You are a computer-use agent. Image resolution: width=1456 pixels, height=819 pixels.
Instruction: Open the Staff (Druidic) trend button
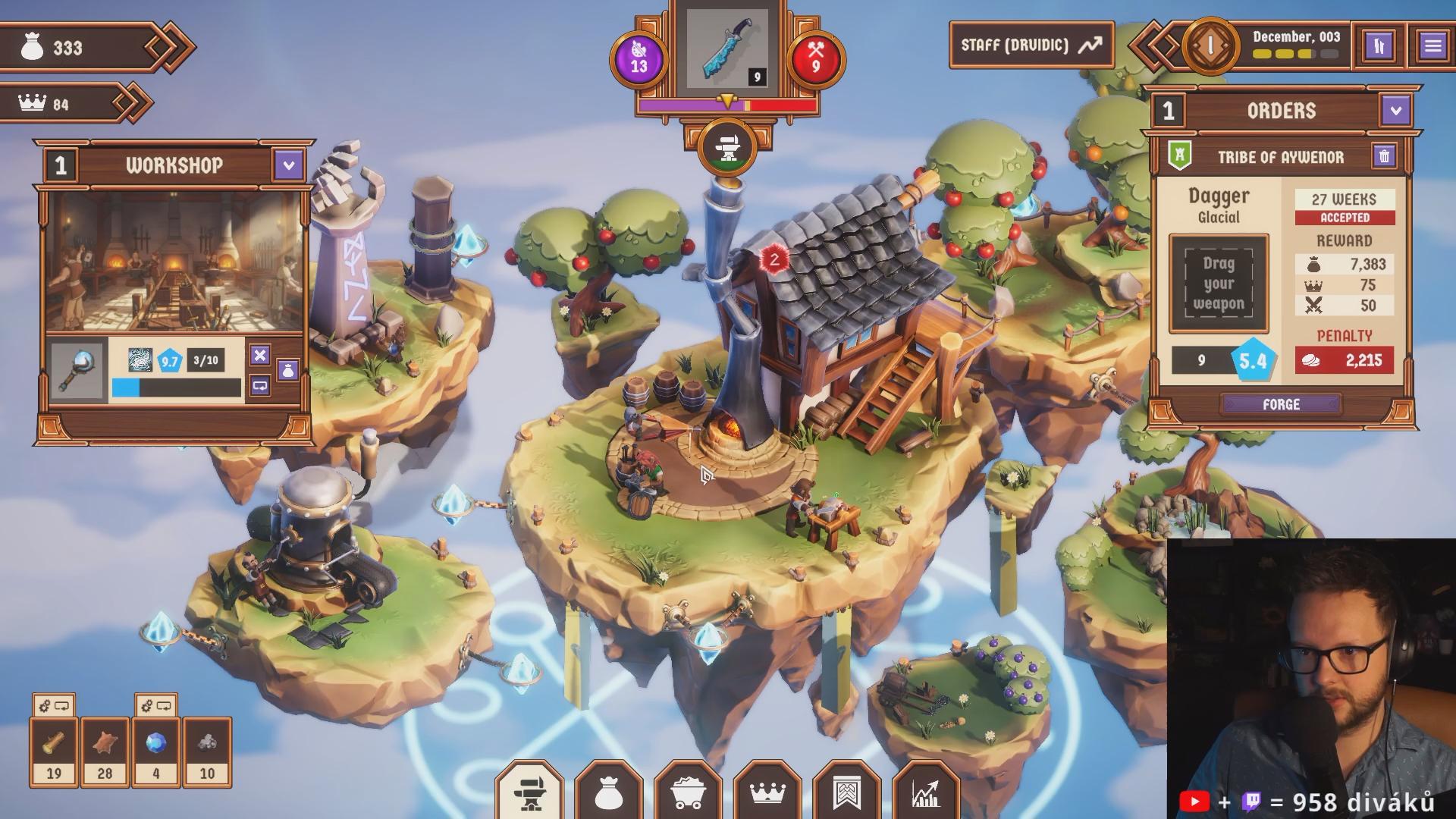[x=1031, y=45]
